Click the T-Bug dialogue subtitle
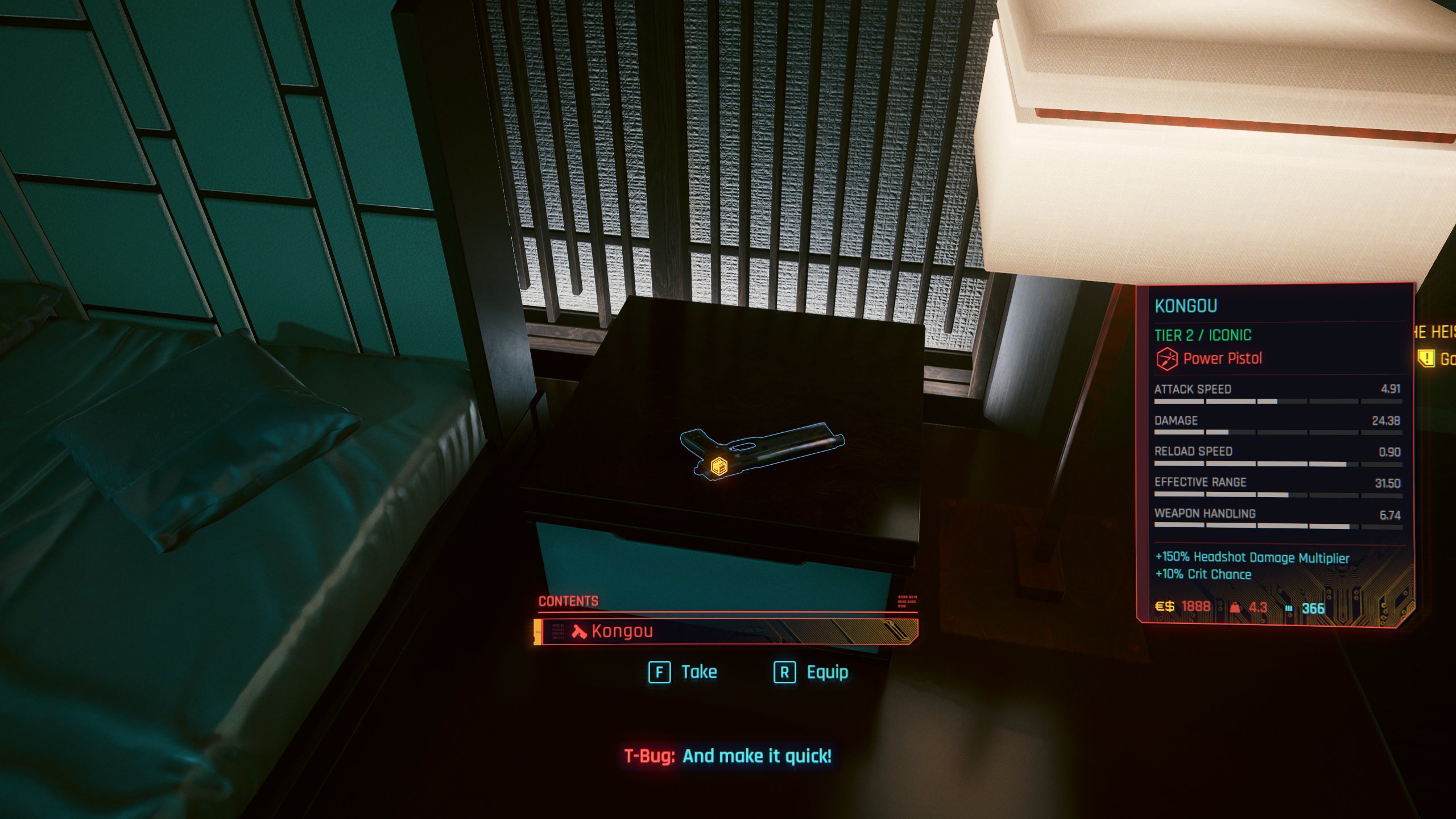Image resolution: width=1456 pixels, height=819 pixels. click(x=728, y=756)
